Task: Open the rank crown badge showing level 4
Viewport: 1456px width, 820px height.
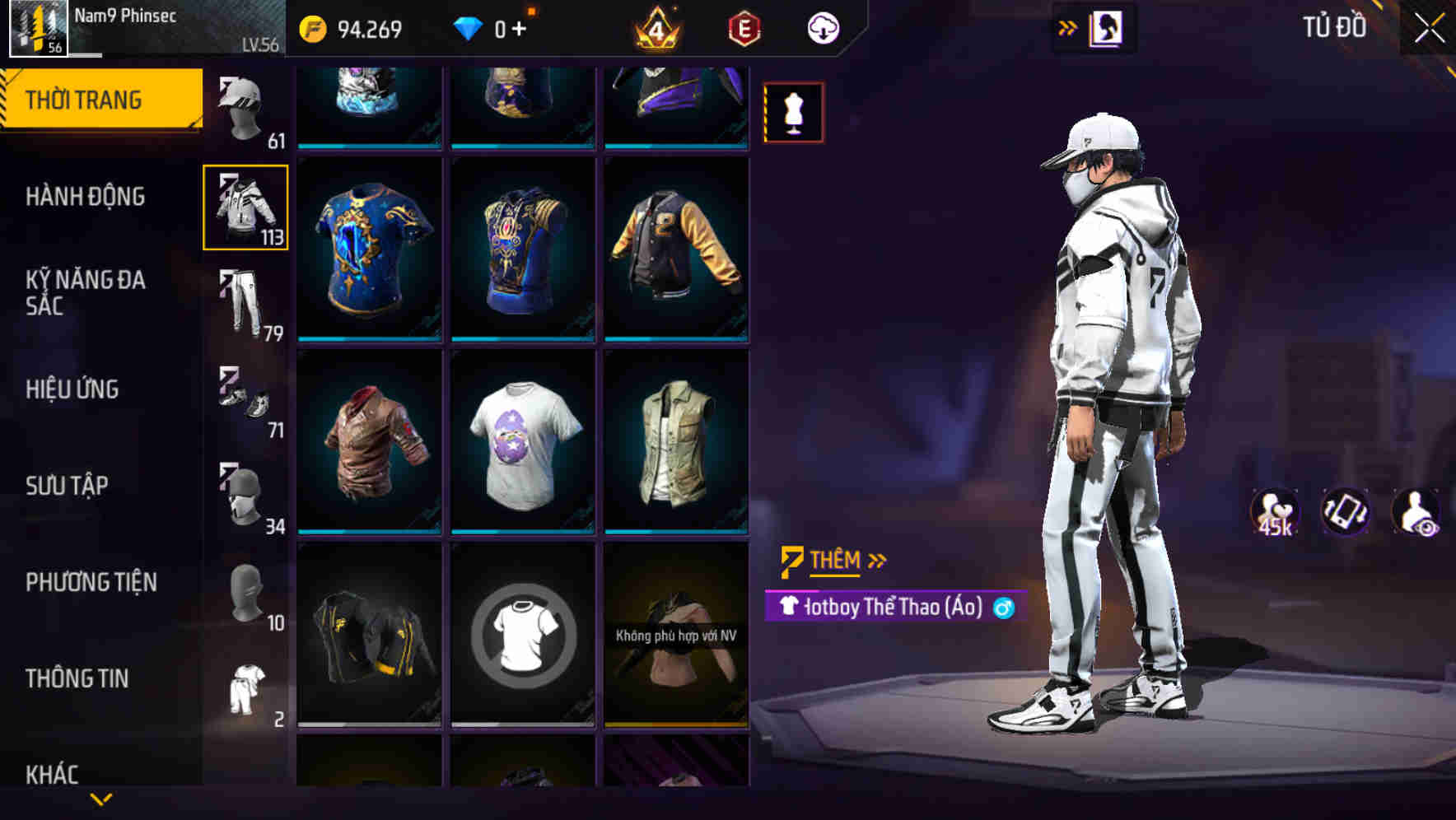Action: click(x=655, y=27)
